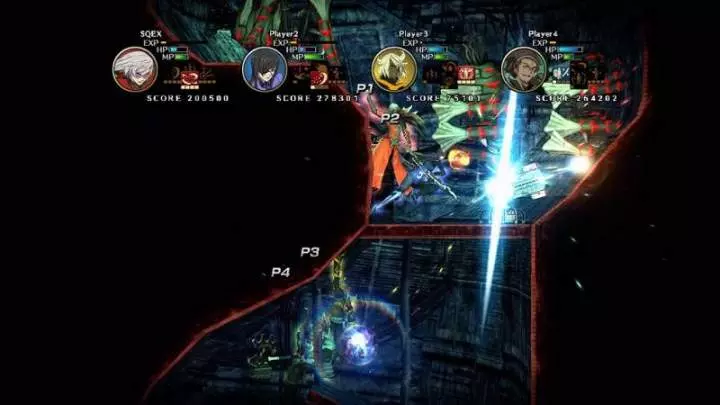Image resolution: width=720 pixels, height=405 pixels.
Task: Select the SQEX player portrait
Action: tap(134, 68)
